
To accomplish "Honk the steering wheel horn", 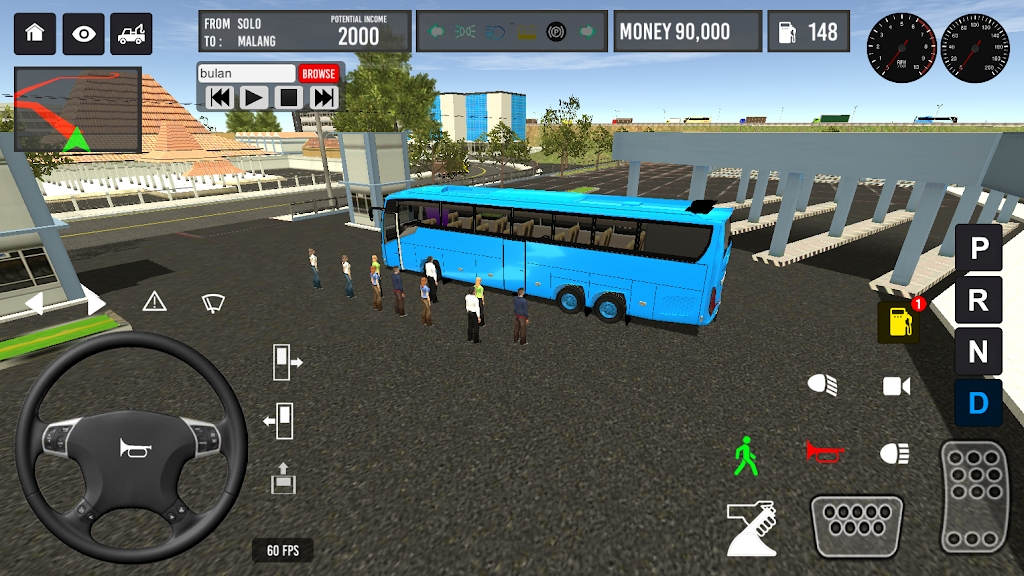I will coord(131,448).
